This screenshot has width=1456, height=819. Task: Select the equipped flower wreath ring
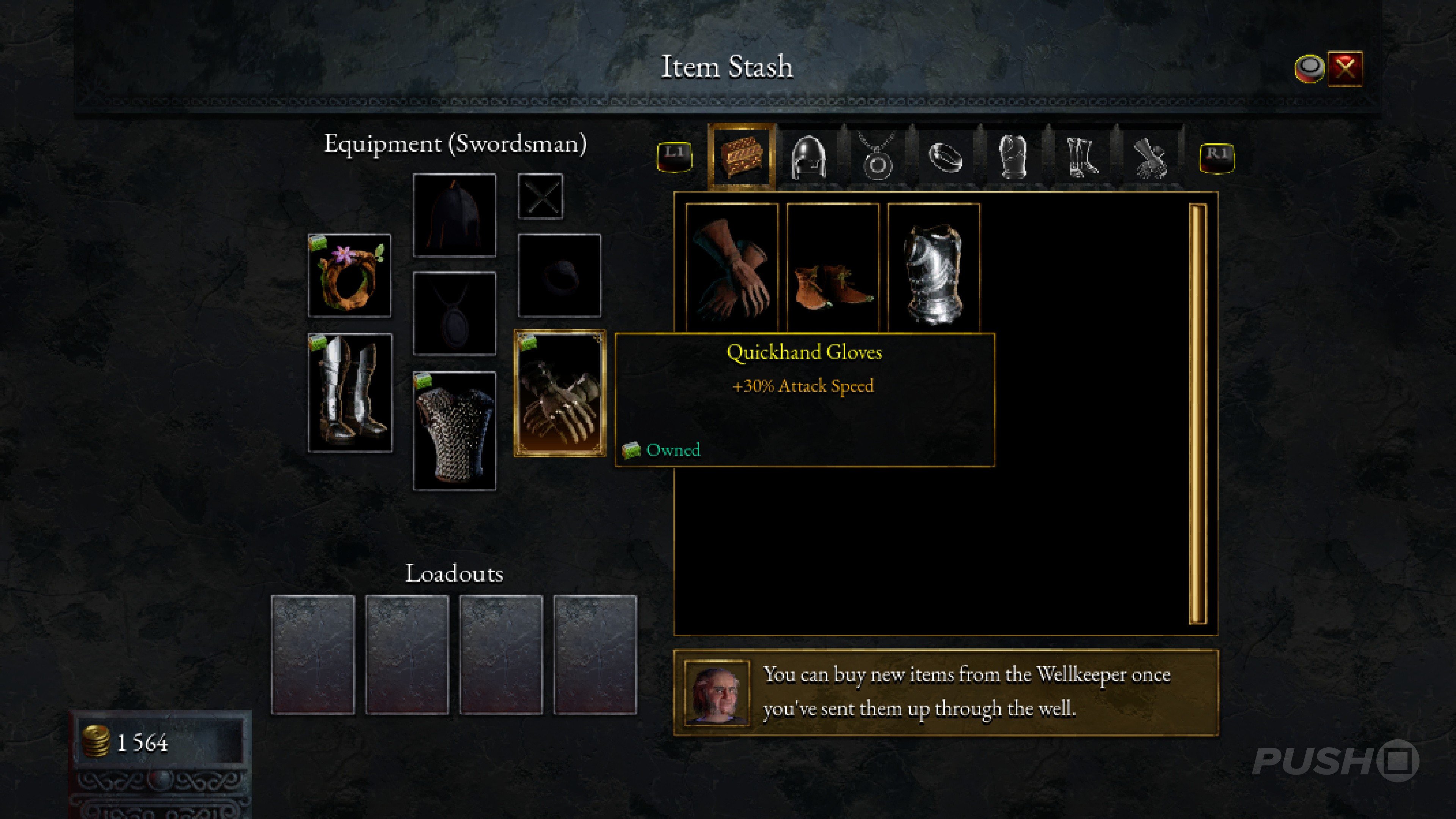pyautogui.click(x=350, y=275)
